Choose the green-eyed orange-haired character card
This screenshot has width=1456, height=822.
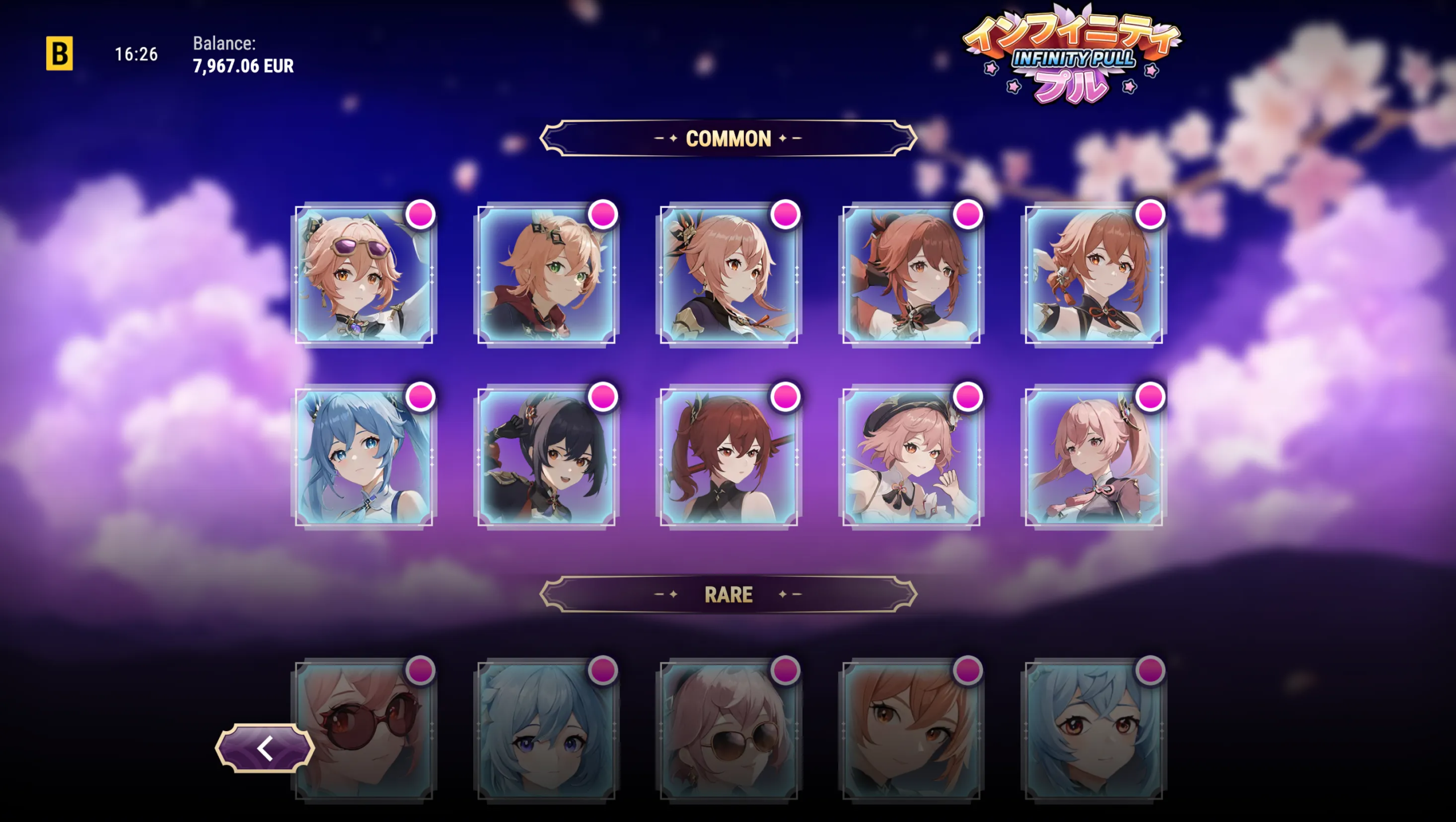(546, 275)
